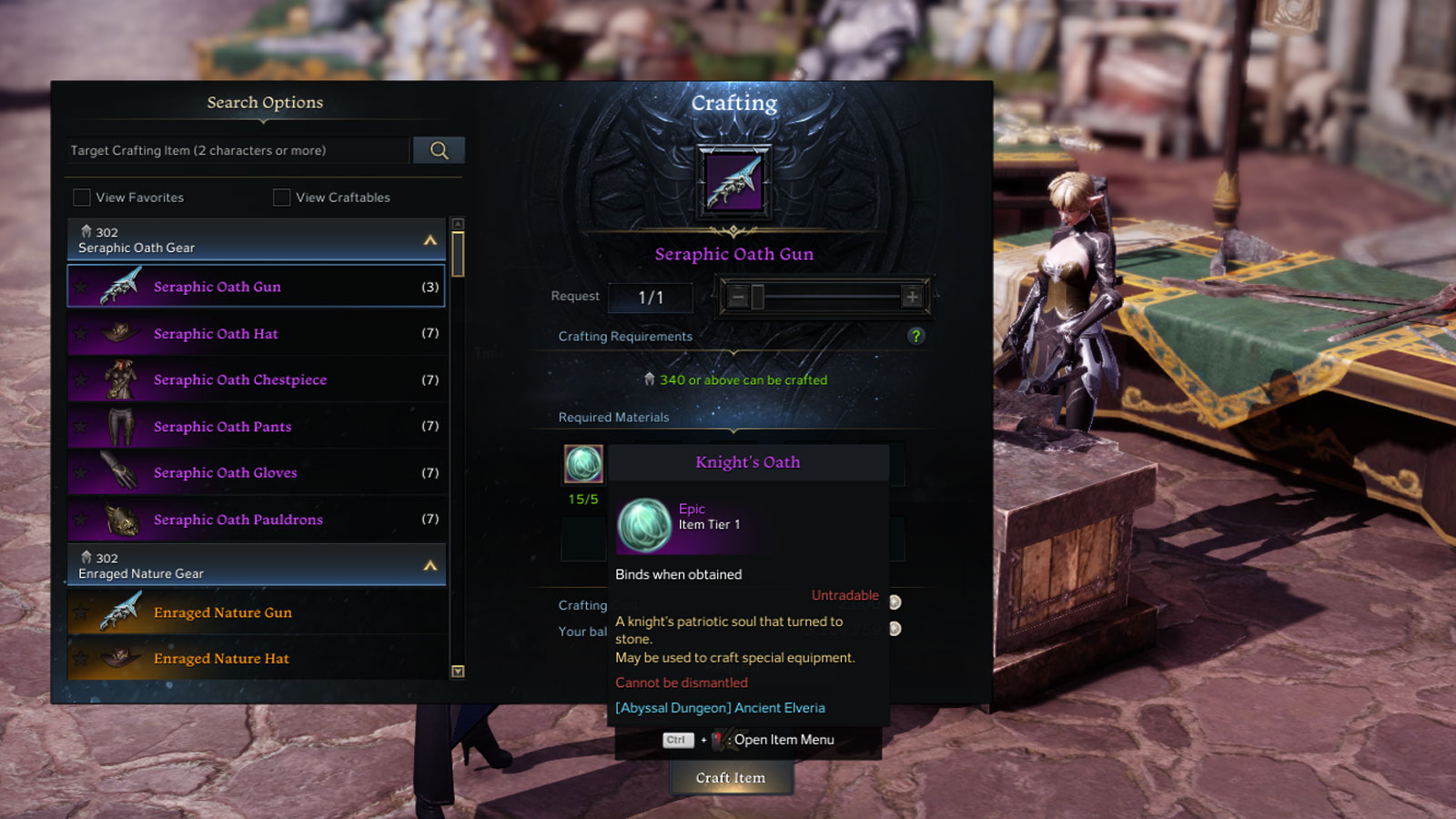Click the Target Crafting Item search field
The image size is (1456, 819).
(237, 149)
